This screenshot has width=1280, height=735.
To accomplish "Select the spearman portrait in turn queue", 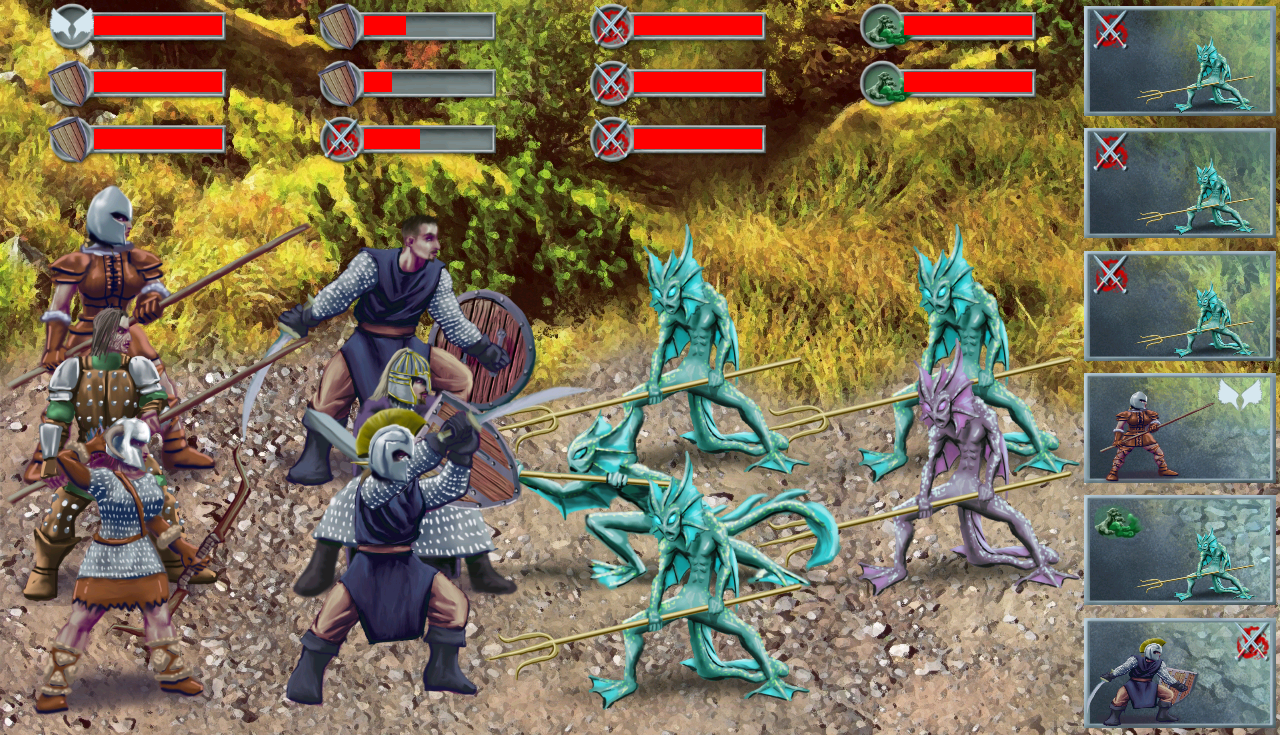I will 1179,428.
